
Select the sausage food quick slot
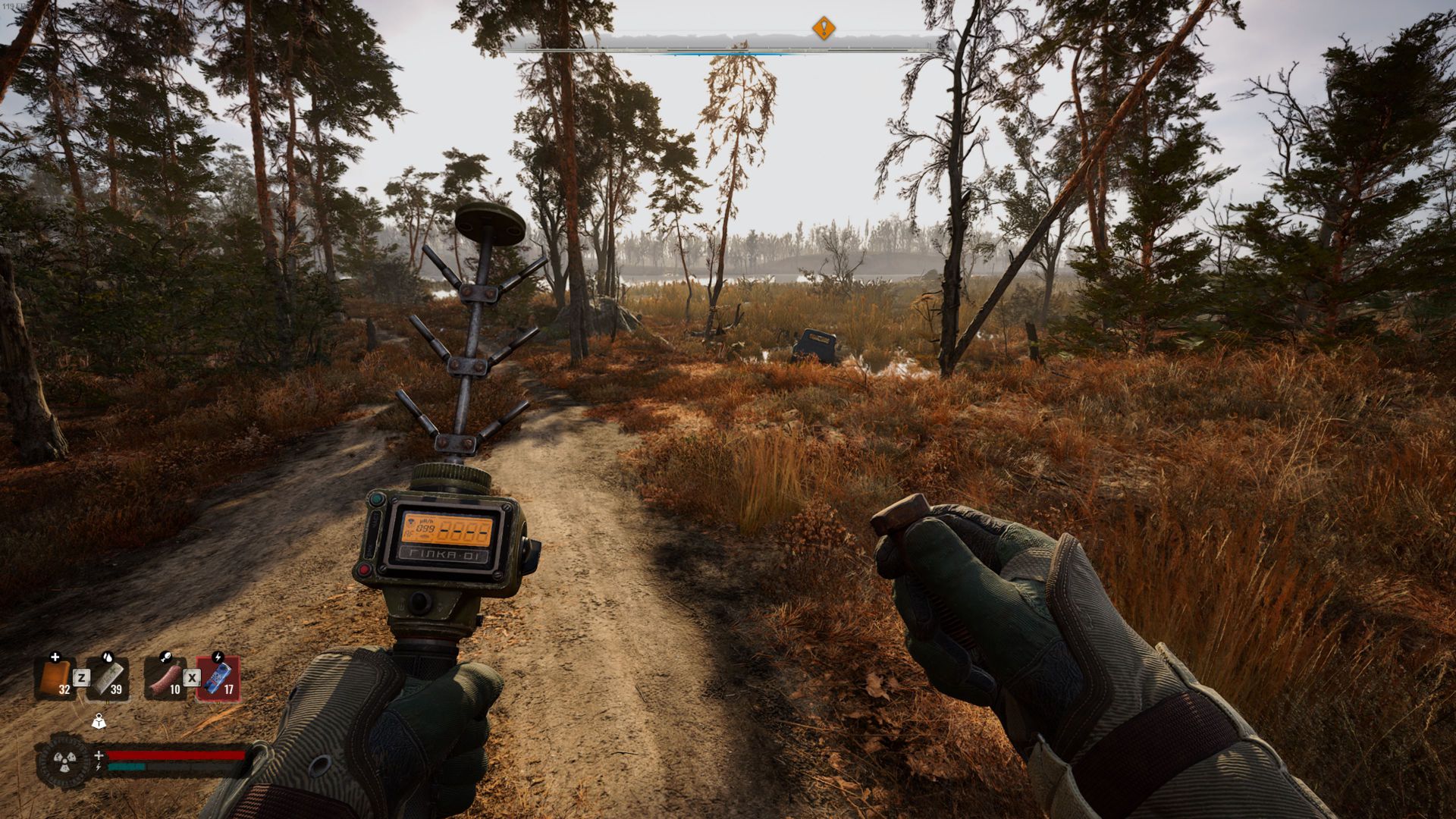tap(166, 677)
